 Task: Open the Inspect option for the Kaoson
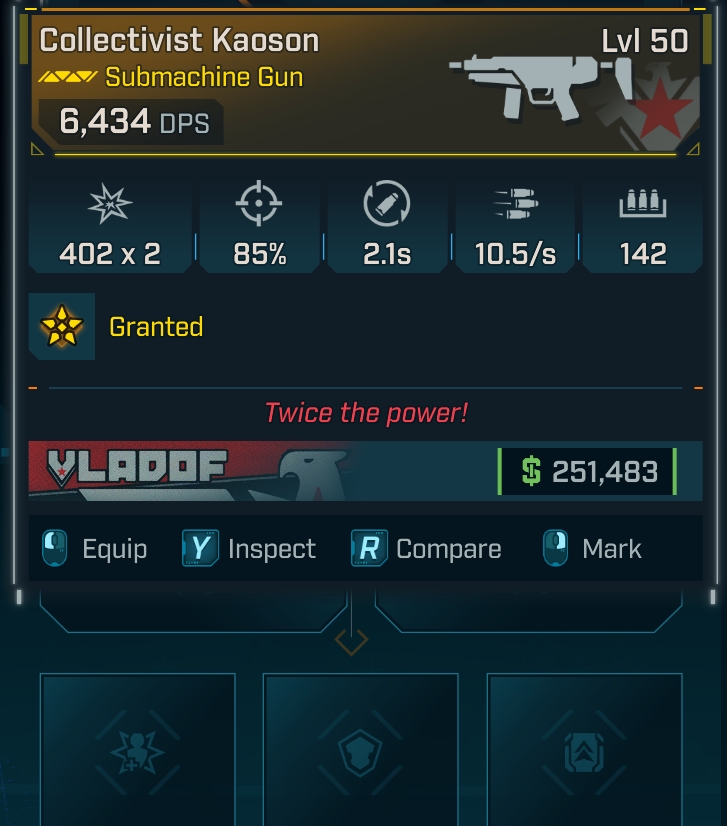click(250, 549)
